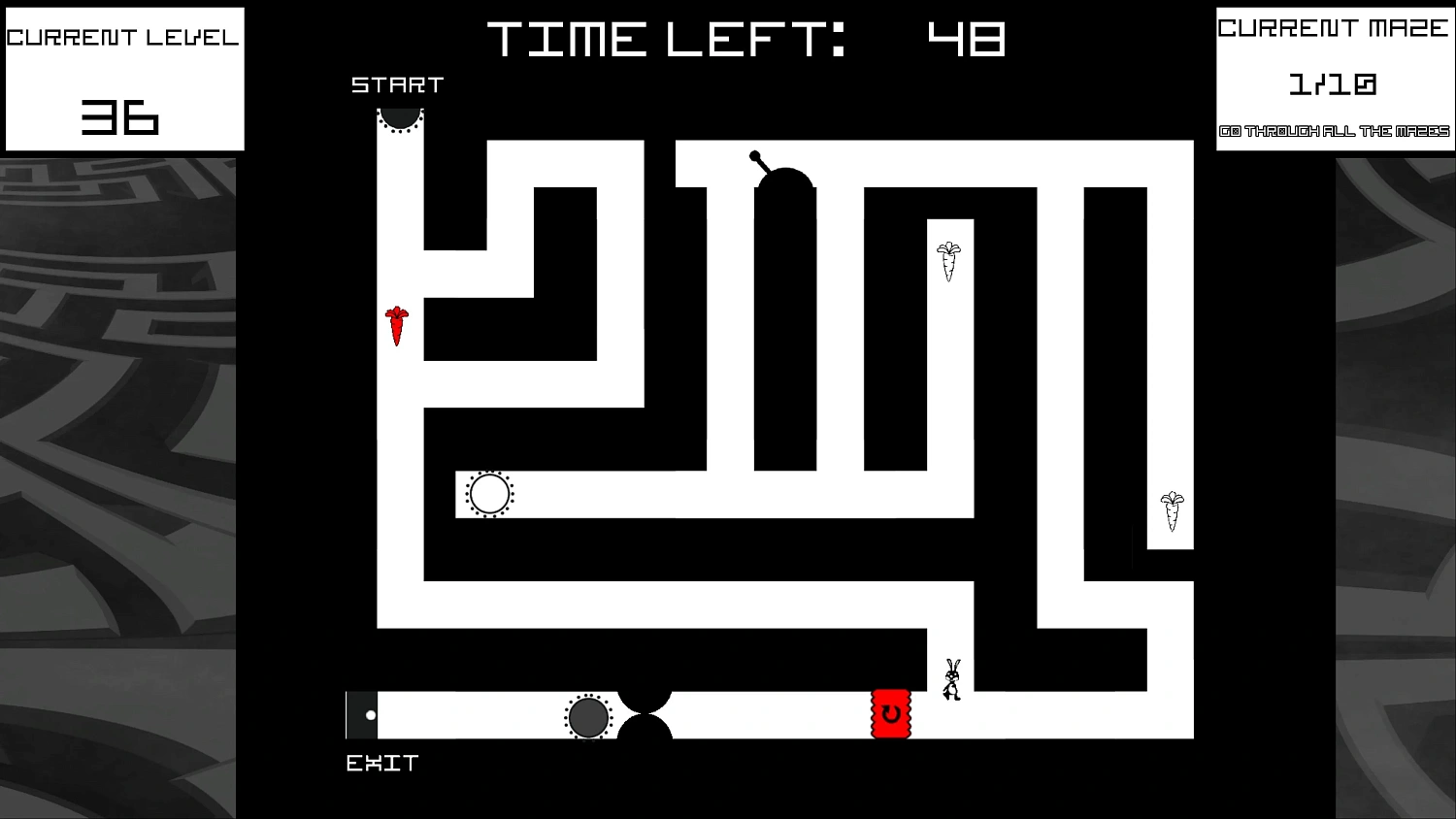Select the START label above the maze
Image resolution: width=1456 pixels, height=819 pixels.
tap(396, 85)
